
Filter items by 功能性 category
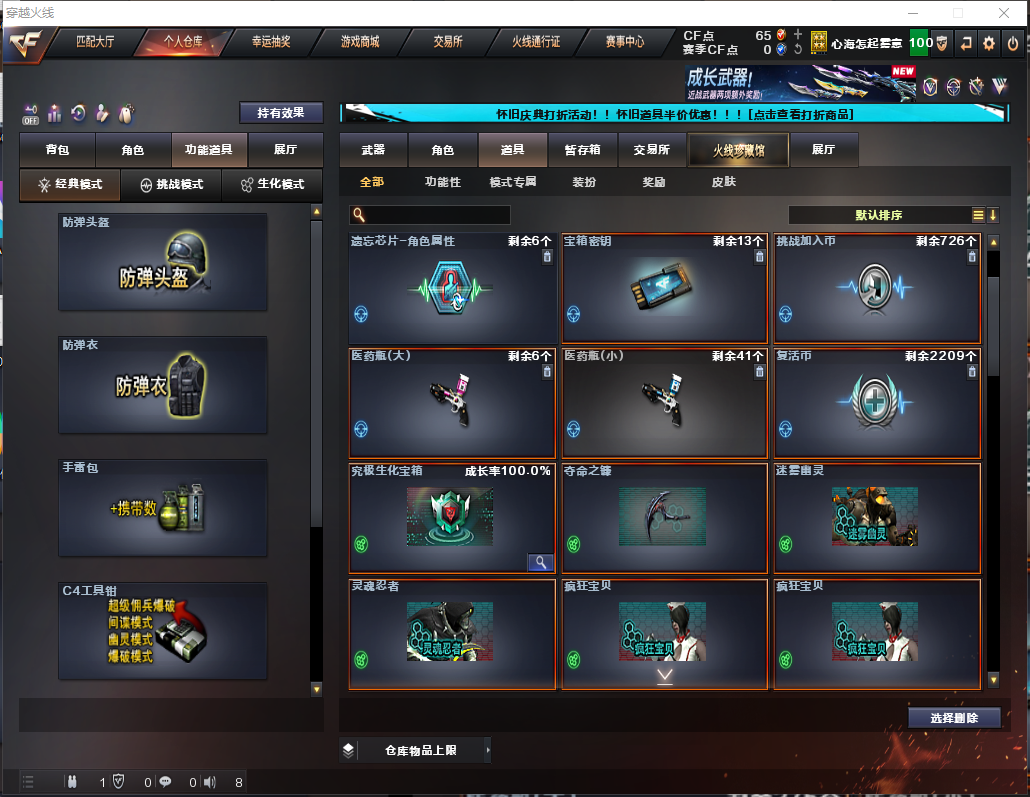click(443, 182)
